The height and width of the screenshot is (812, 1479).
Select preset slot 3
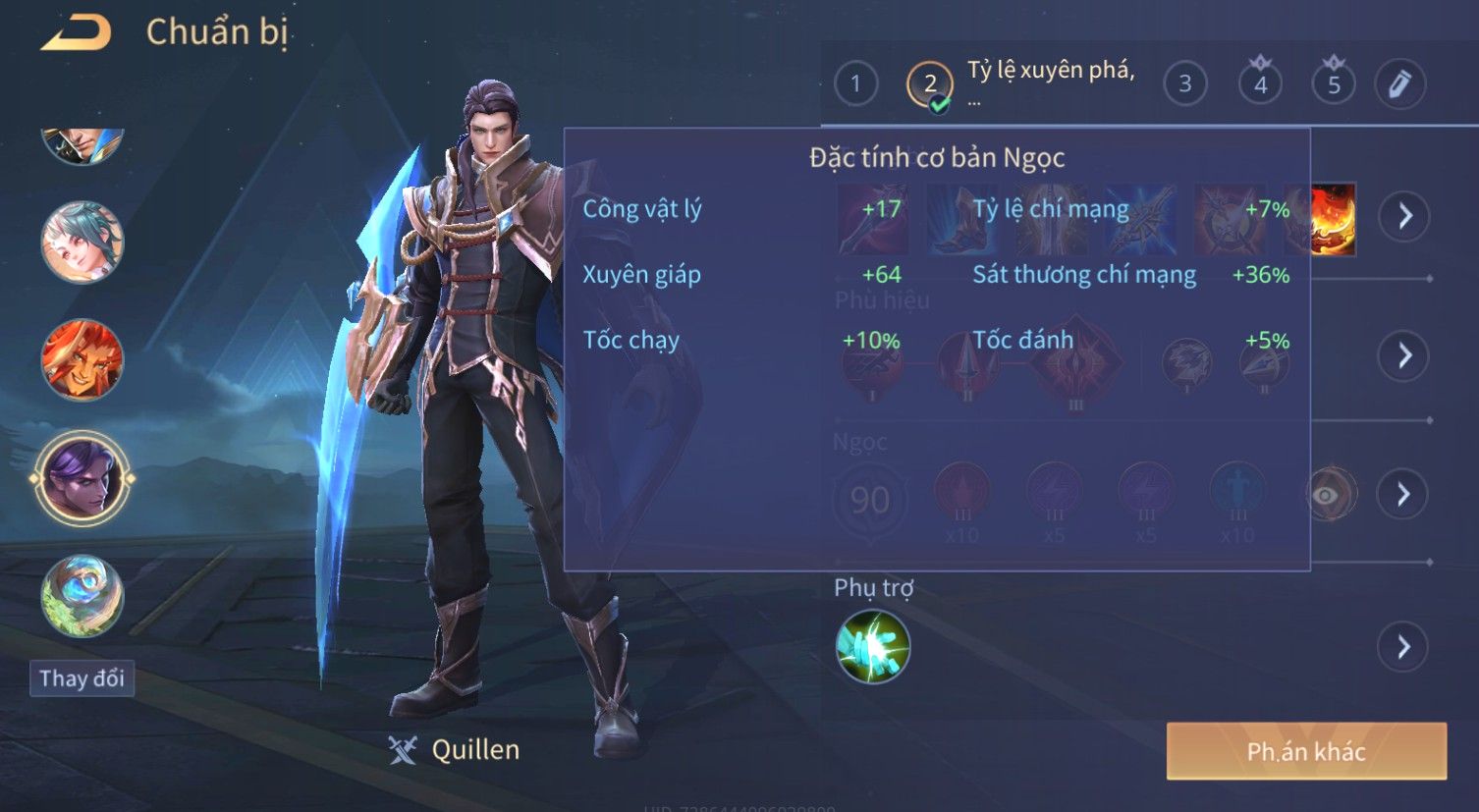tap(1185, 83)
